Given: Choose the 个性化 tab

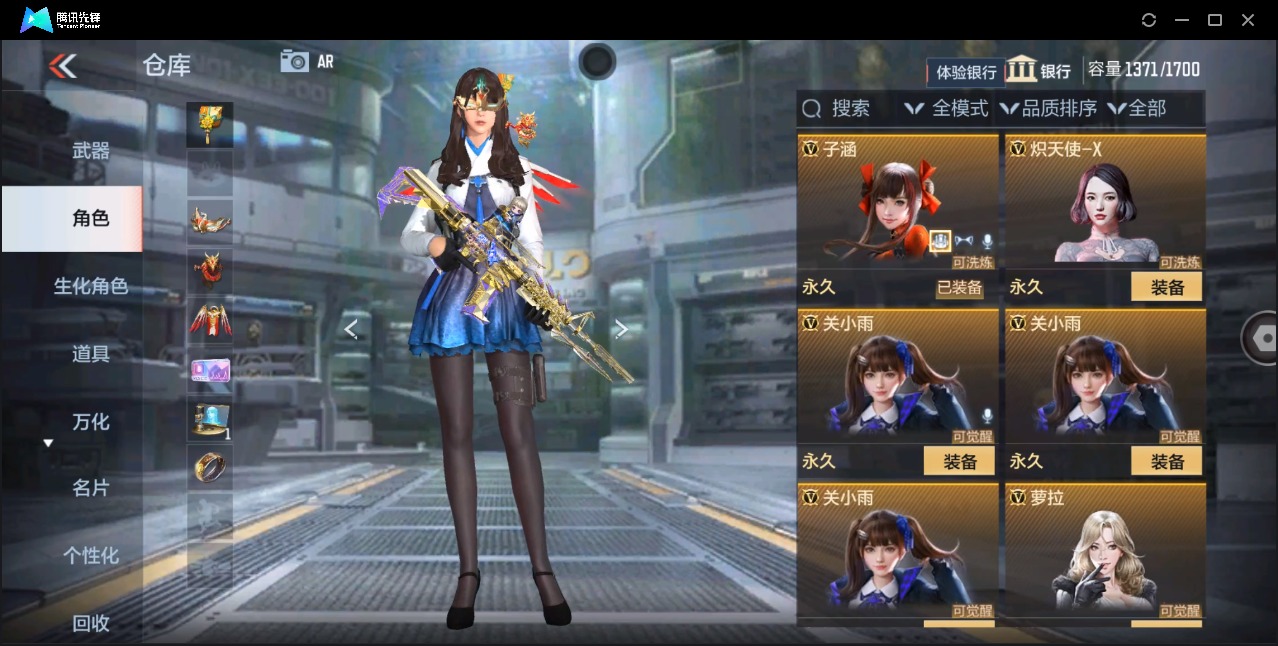Looking at the screenshot, I should (x=91, y=555).
